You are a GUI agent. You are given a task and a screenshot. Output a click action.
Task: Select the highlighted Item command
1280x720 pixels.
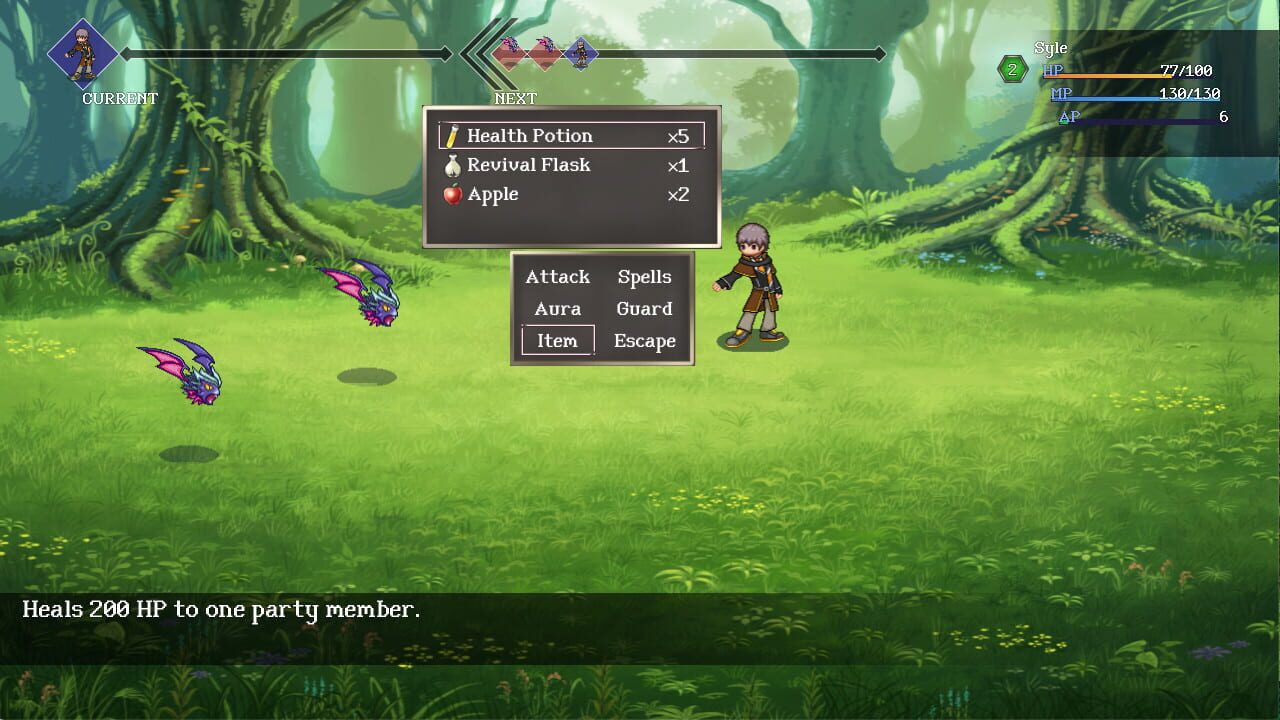pyautogui.click(x=557, y=341)
